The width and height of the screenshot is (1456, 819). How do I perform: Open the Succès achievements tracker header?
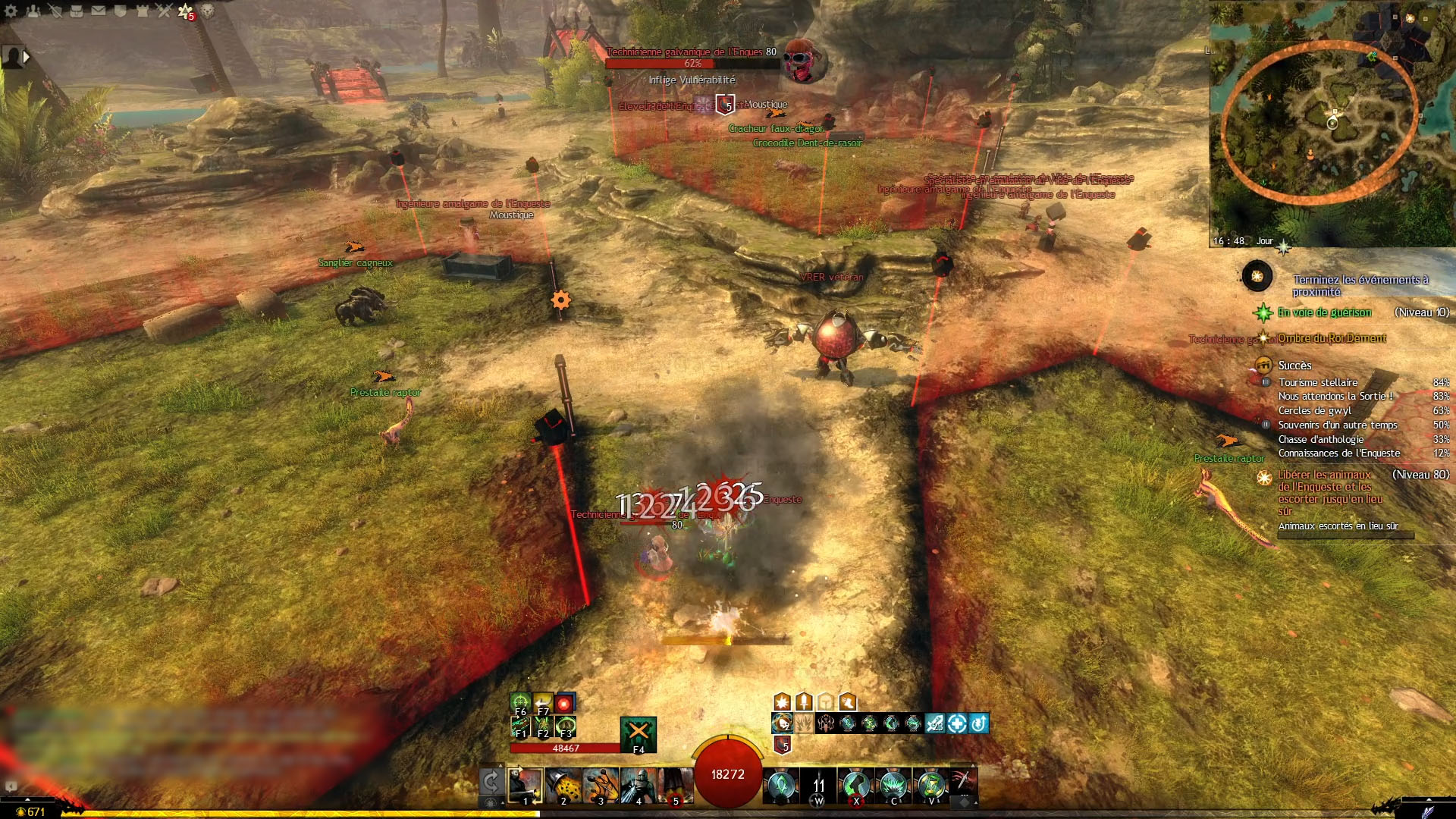coord(1294,366)
